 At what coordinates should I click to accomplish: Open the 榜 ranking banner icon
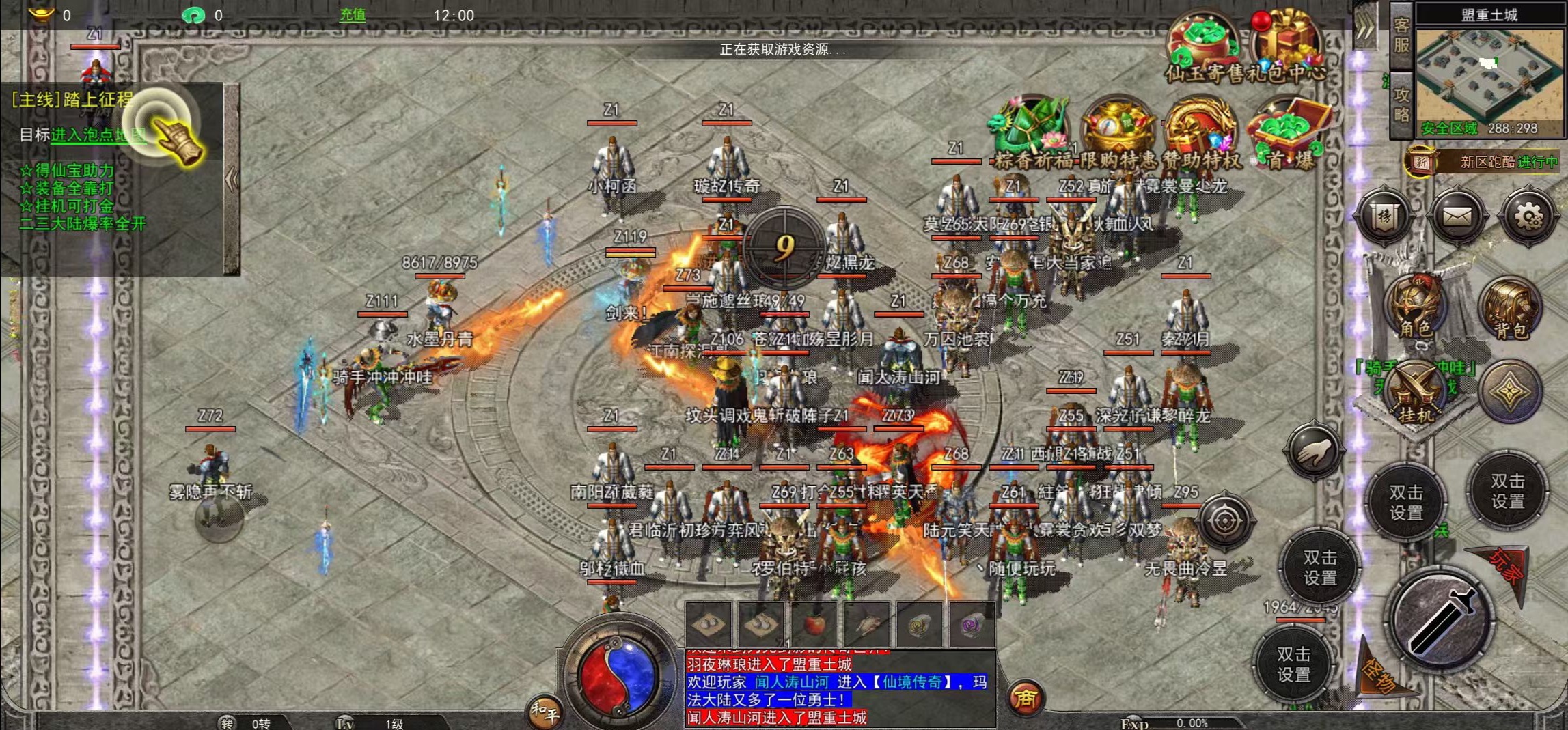click(1384, 218)
